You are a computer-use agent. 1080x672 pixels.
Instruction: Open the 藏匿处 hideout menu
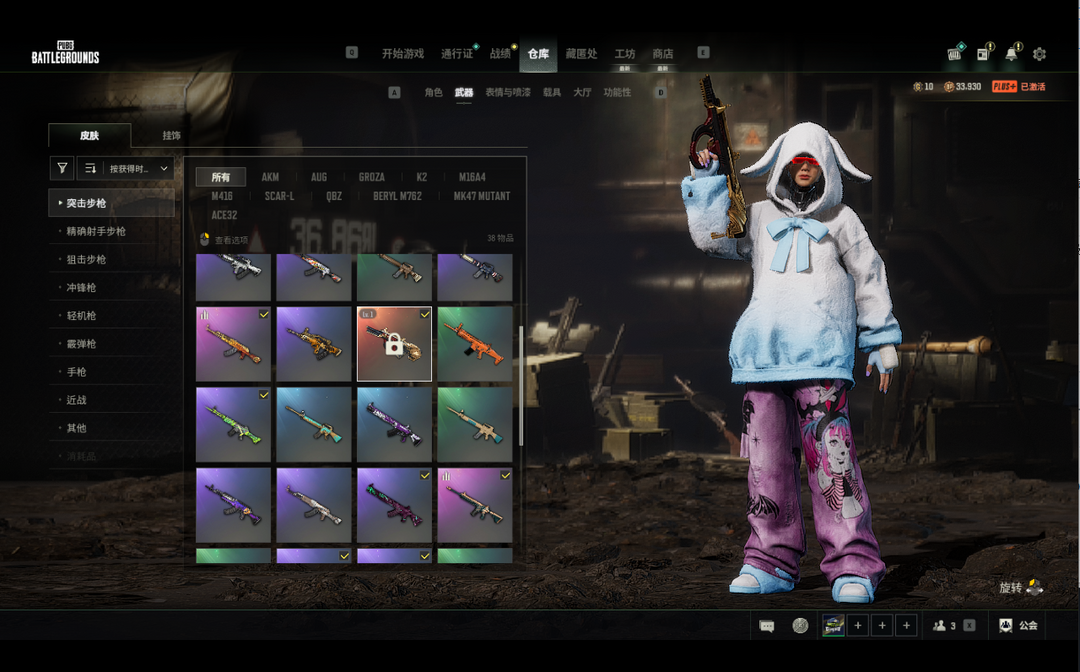tap(581, 54)
